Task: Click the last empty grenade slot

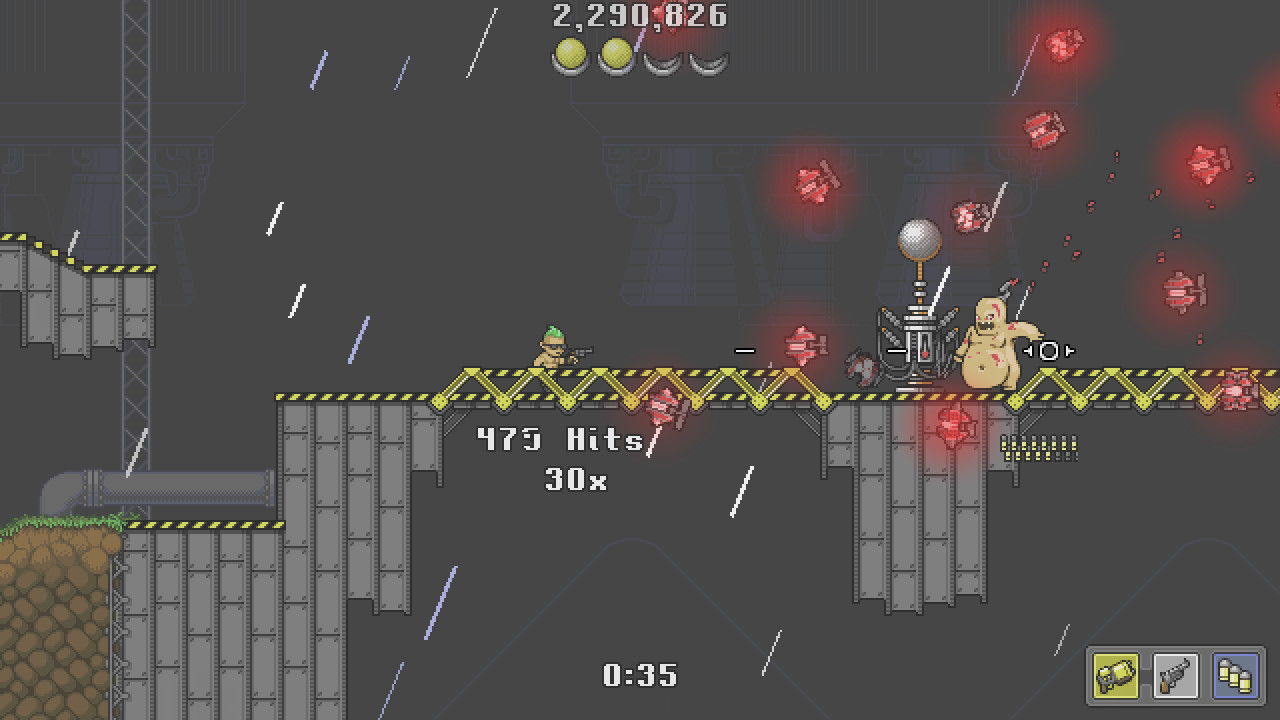Action: [x=709, y=58]
